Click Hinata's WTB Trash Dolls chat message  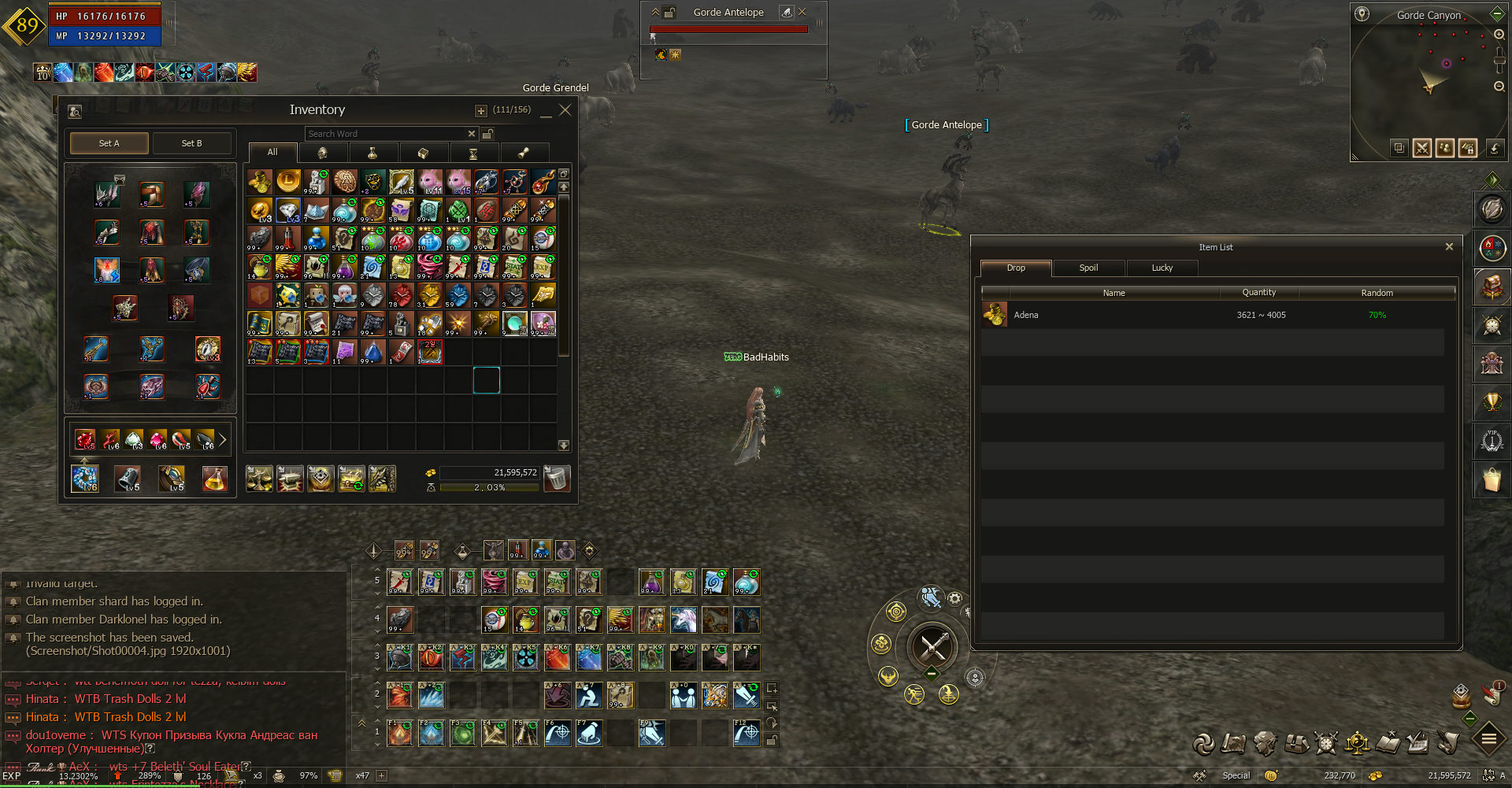pyautogui.click(x=130, y=699)
